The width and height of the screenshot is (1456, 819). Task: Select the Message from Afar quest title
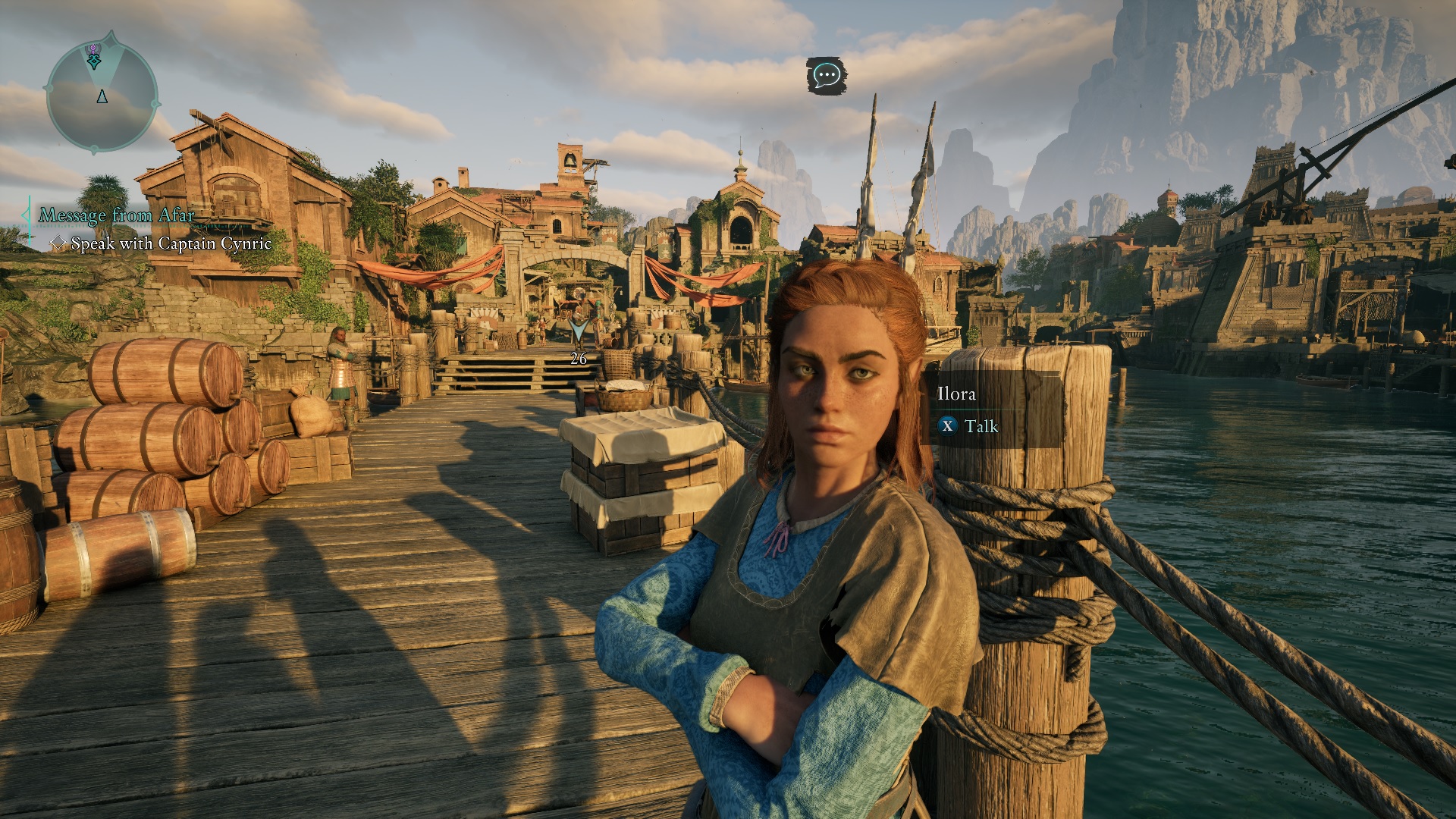coord(117,215)
